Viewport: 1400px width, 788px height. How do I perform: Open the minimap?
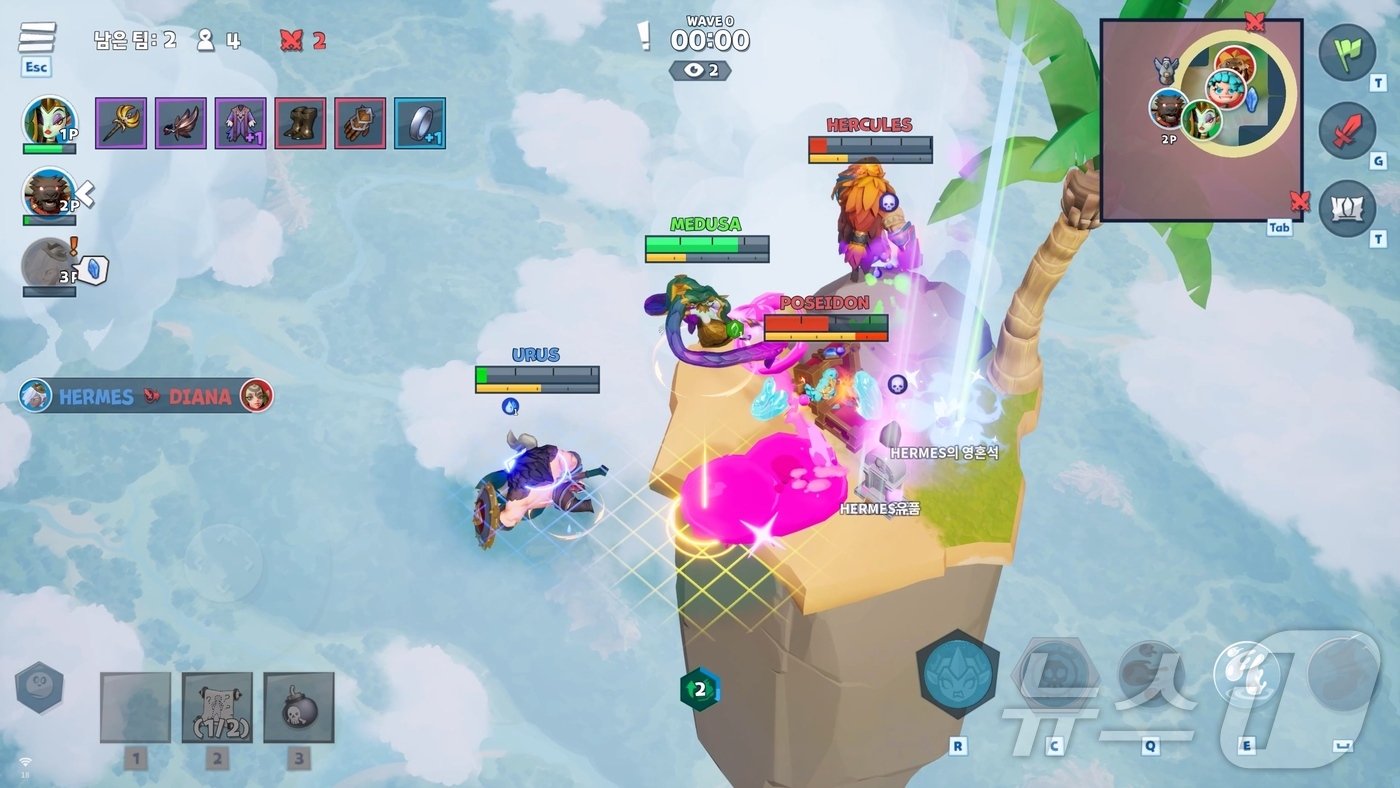(1201, 120)
